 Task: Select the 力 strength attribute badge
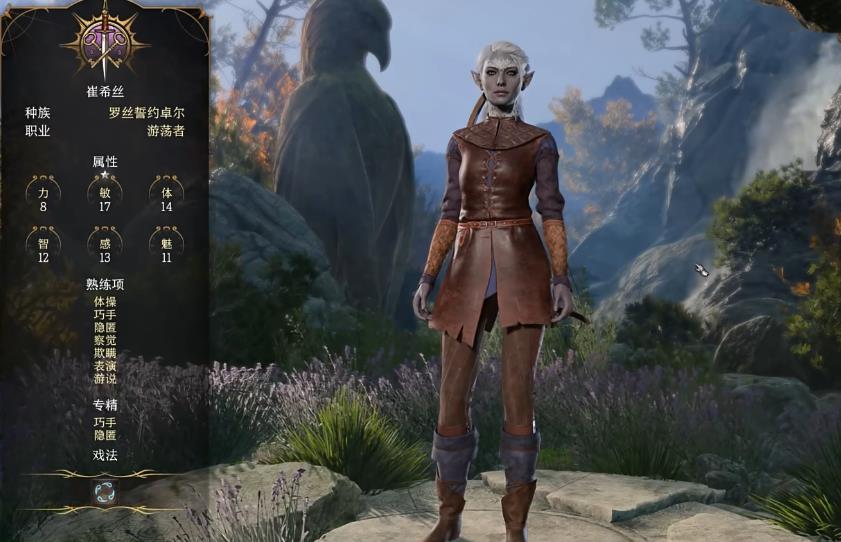tap(43, 193)
